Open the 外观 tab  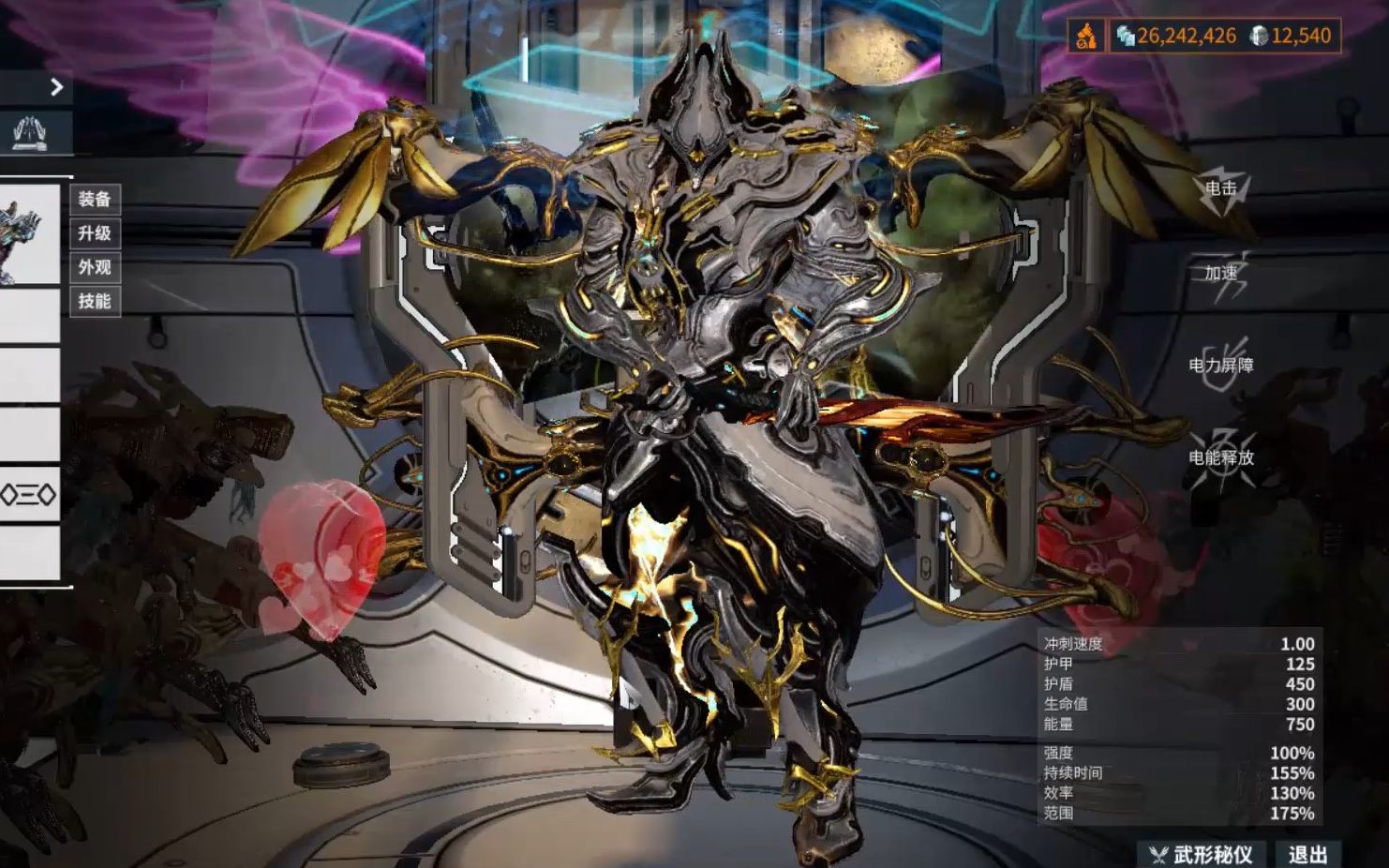pos(94,270)
